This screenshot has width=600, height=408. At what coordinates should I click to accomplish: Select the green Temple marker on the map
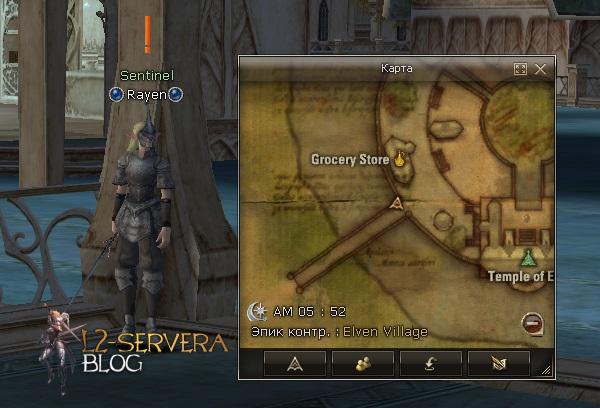pos(528,256)
